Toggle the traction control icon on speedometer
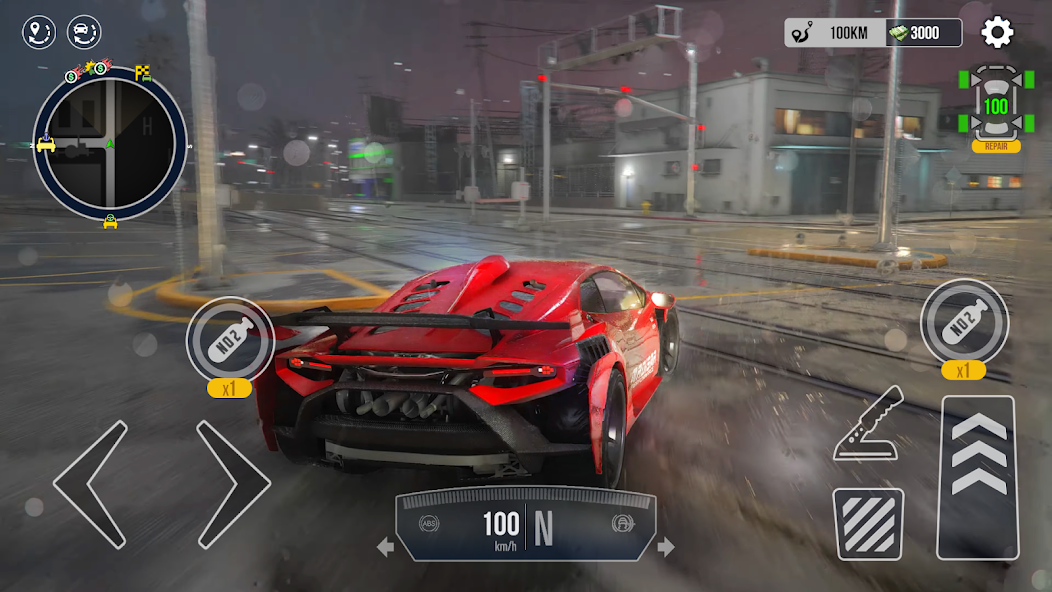 coord(620,523)
